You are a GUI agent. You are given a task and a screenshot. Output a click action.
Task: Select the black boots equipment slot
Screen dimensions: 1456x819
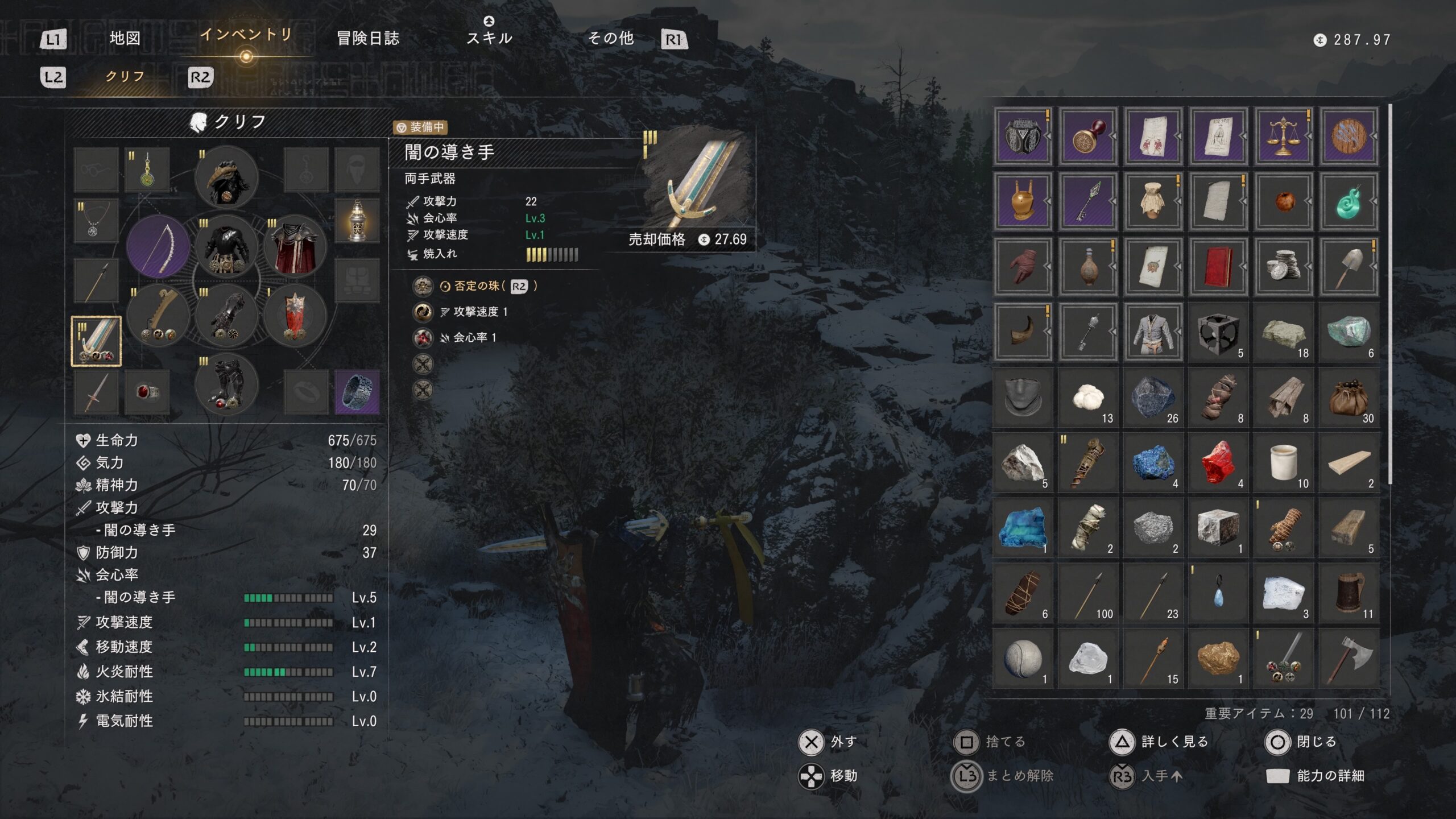click(226, 385)
